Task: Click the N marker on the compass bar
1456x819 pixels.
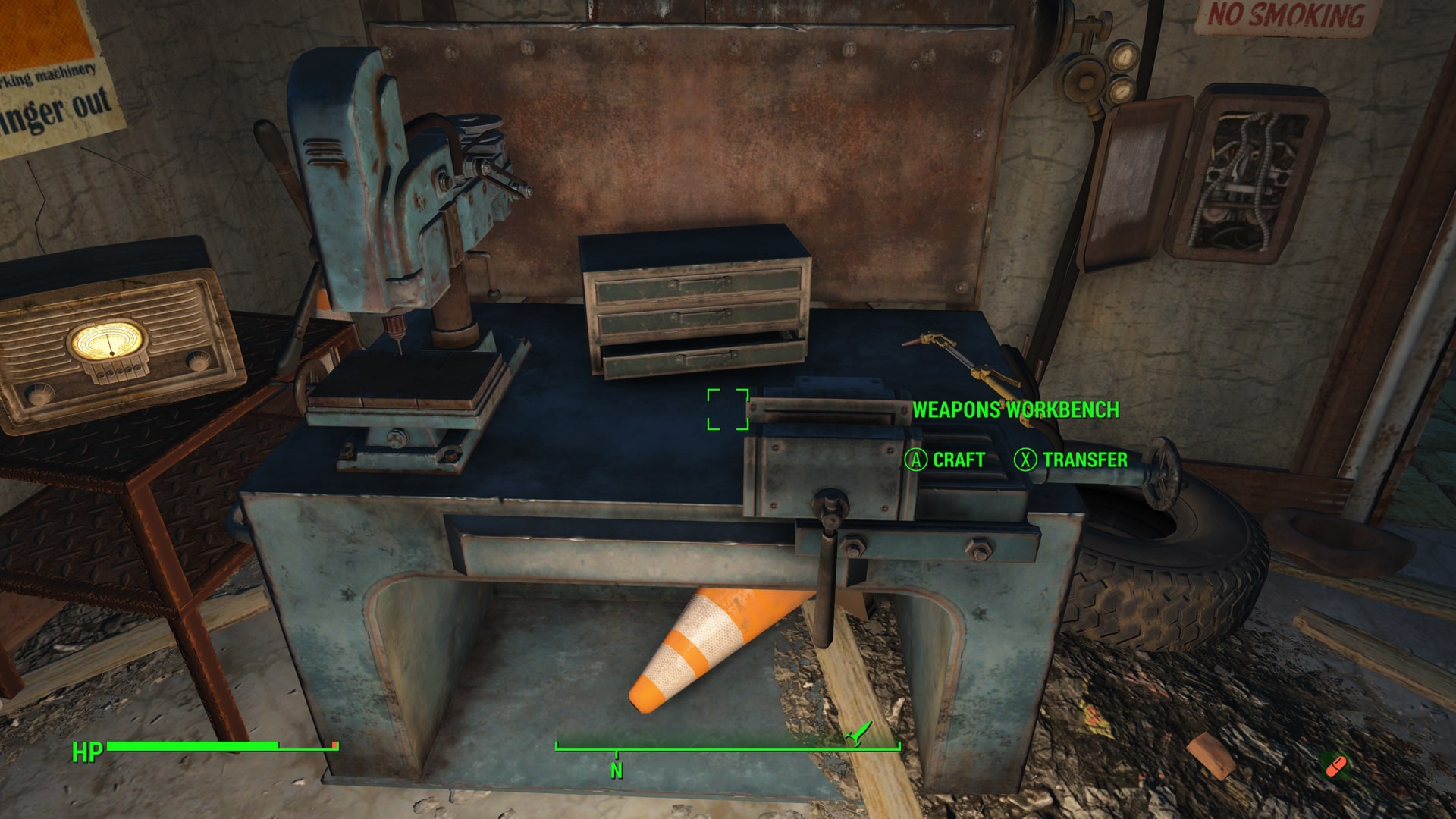Action: point(614,767)
